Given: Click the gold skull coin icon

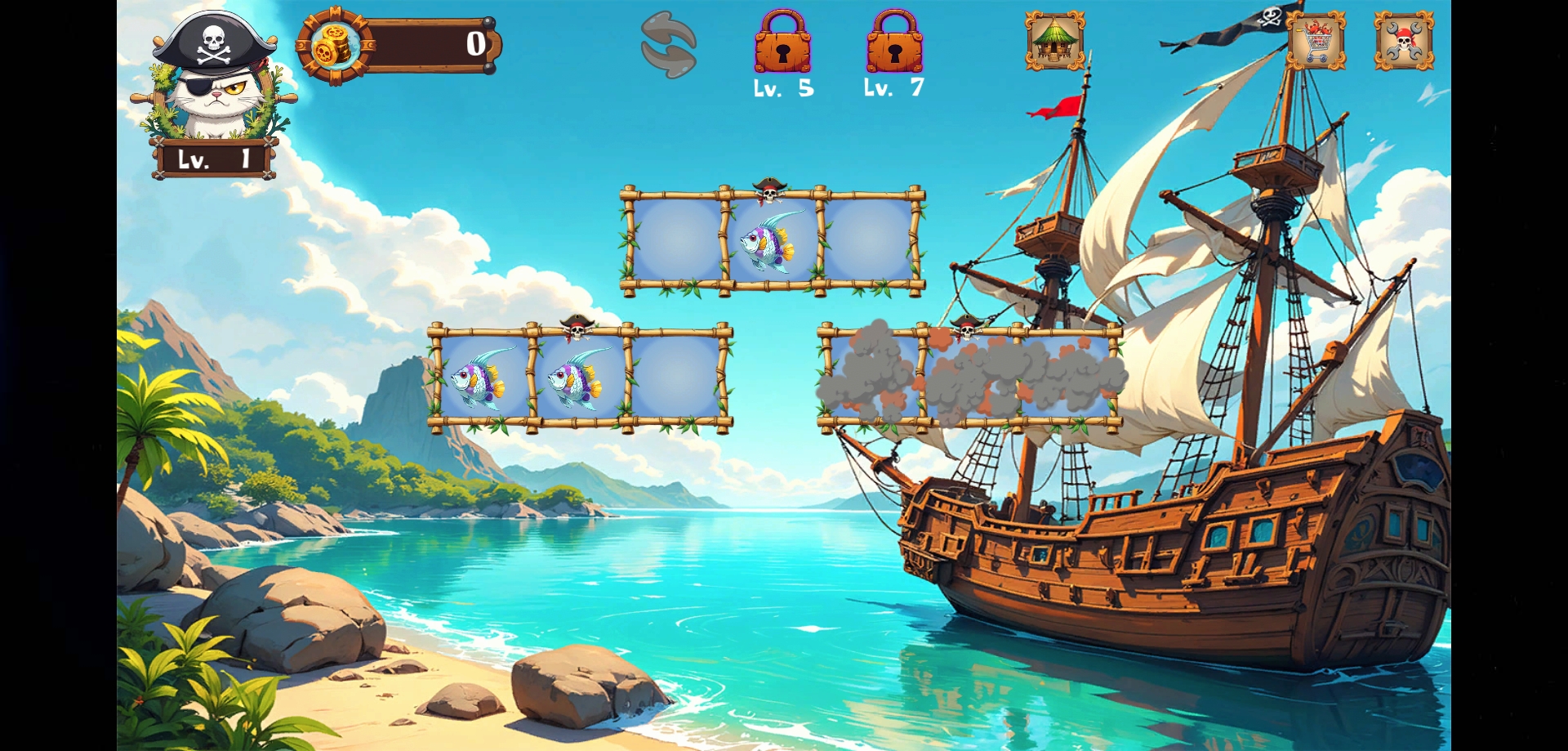Looking at the screenshot, I should (x=332, y=46).
